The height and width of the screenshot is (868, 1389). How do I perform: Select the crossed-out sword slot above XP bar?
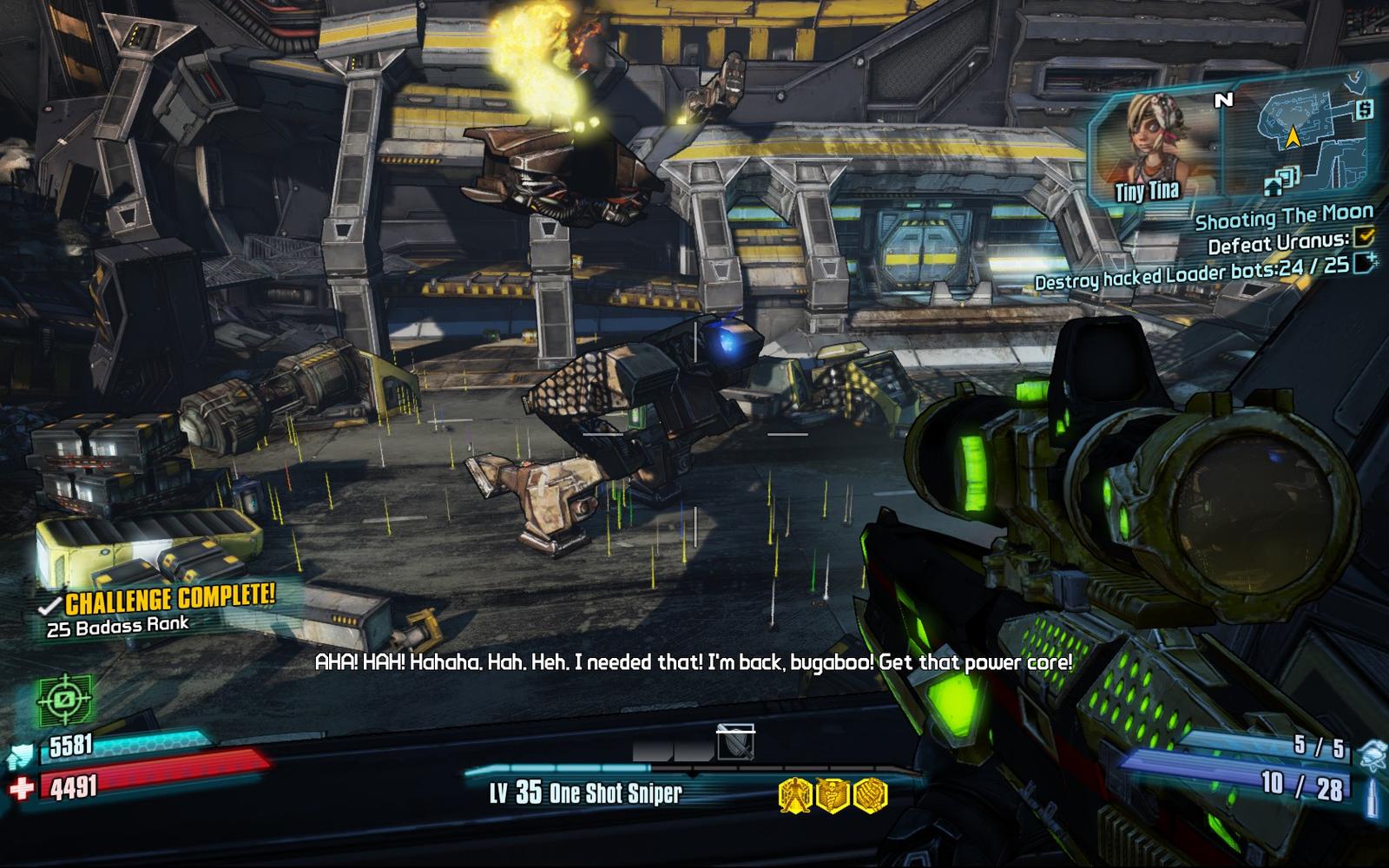[735, 743]
